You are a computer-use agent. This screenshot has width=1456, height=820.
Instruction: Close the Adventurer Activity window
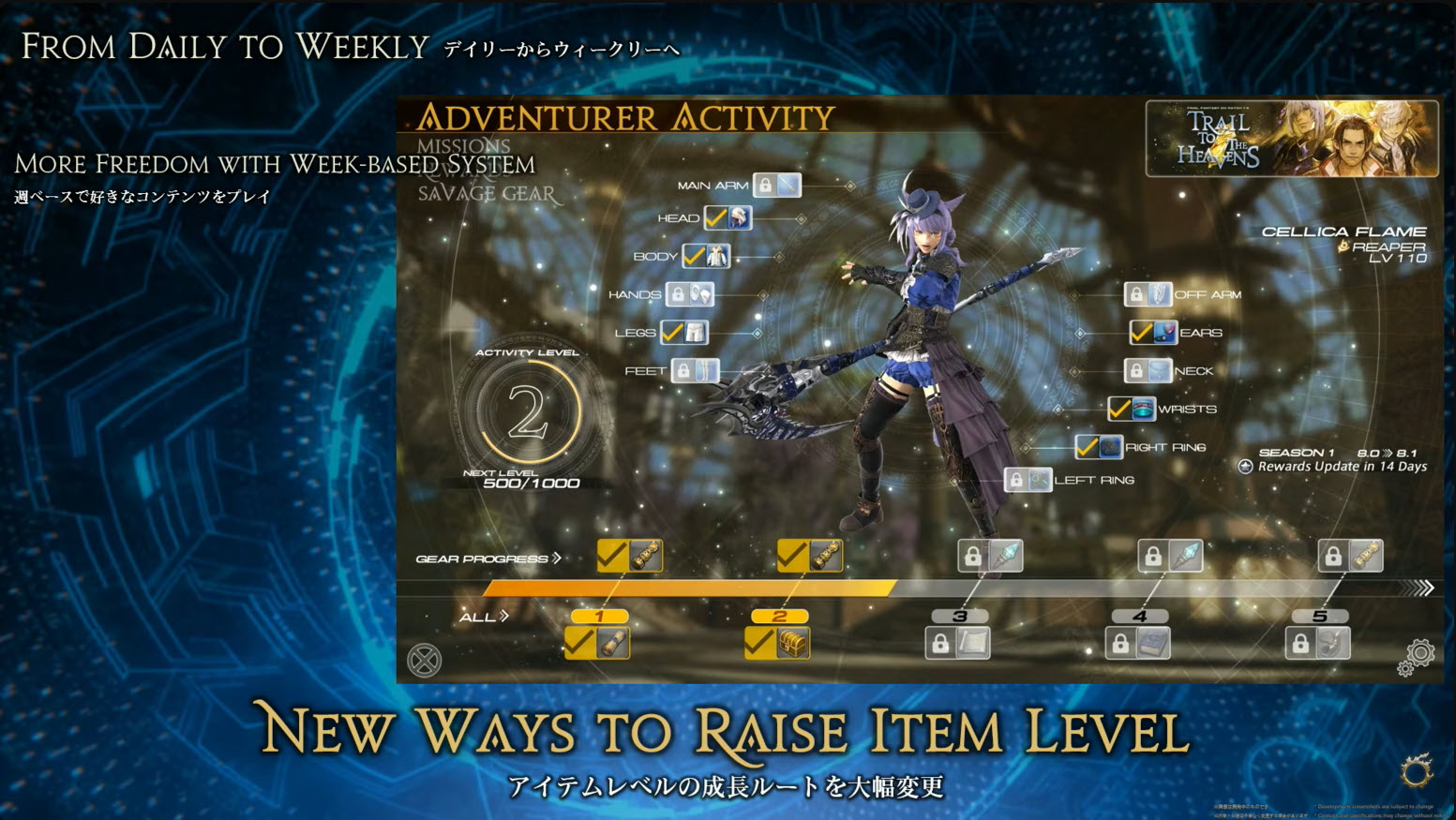coord(425,661)
